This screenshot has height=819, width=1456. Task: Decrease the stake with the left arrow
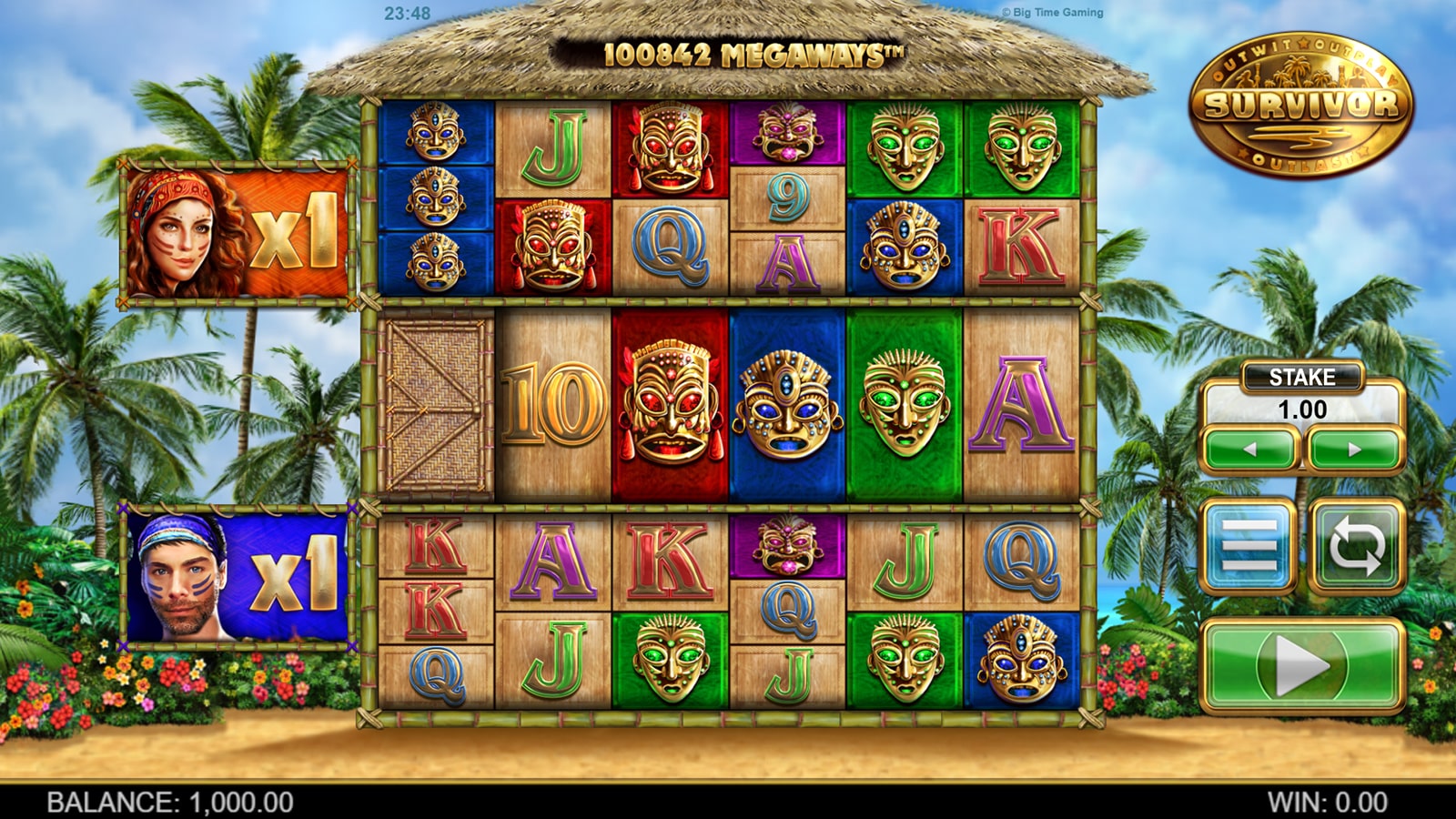[x=1250, y=450]
